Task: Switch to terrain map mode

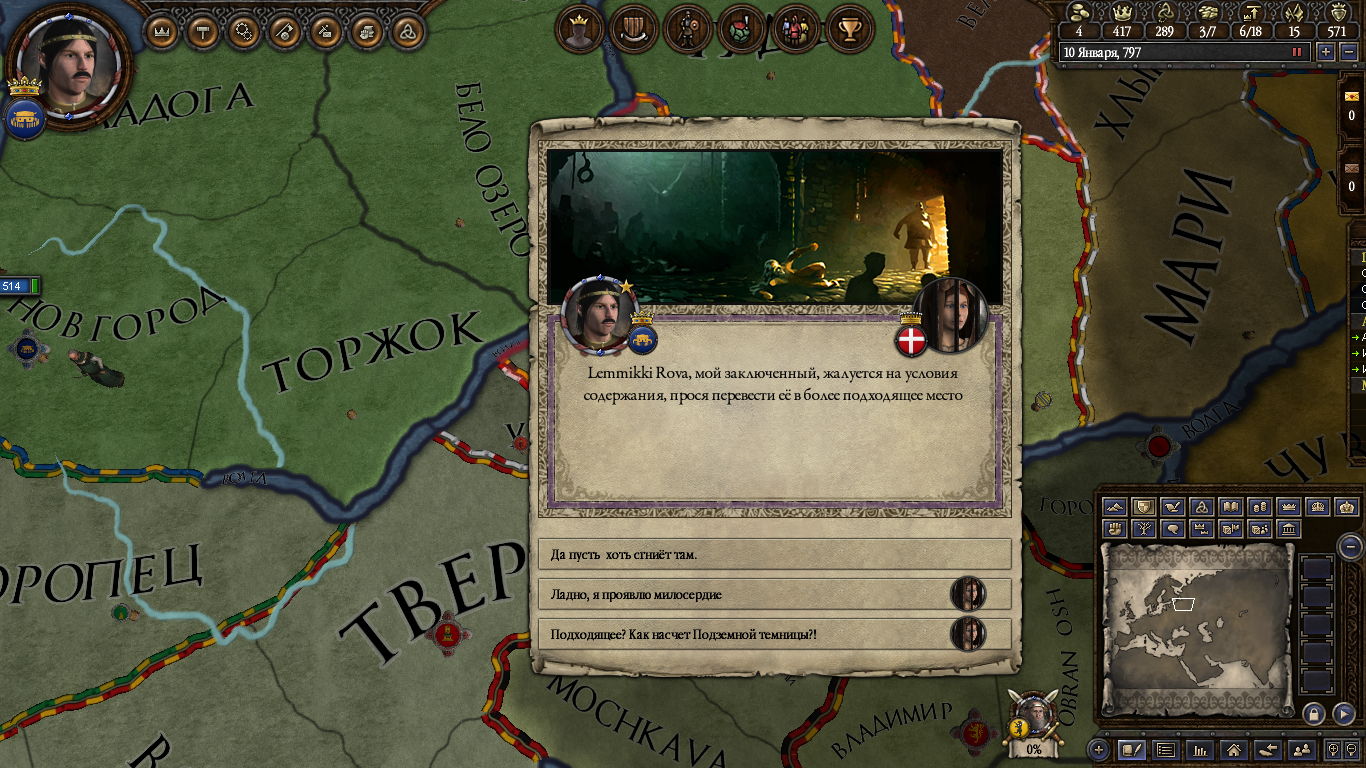Action: tap(1117, 507)
